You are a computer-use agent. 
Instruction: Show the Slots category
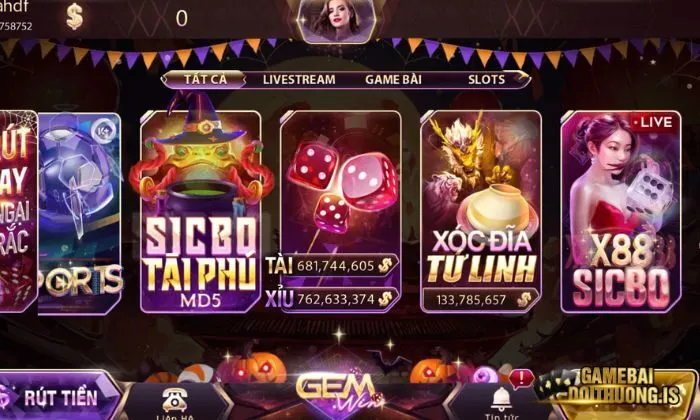pos(486,78)
